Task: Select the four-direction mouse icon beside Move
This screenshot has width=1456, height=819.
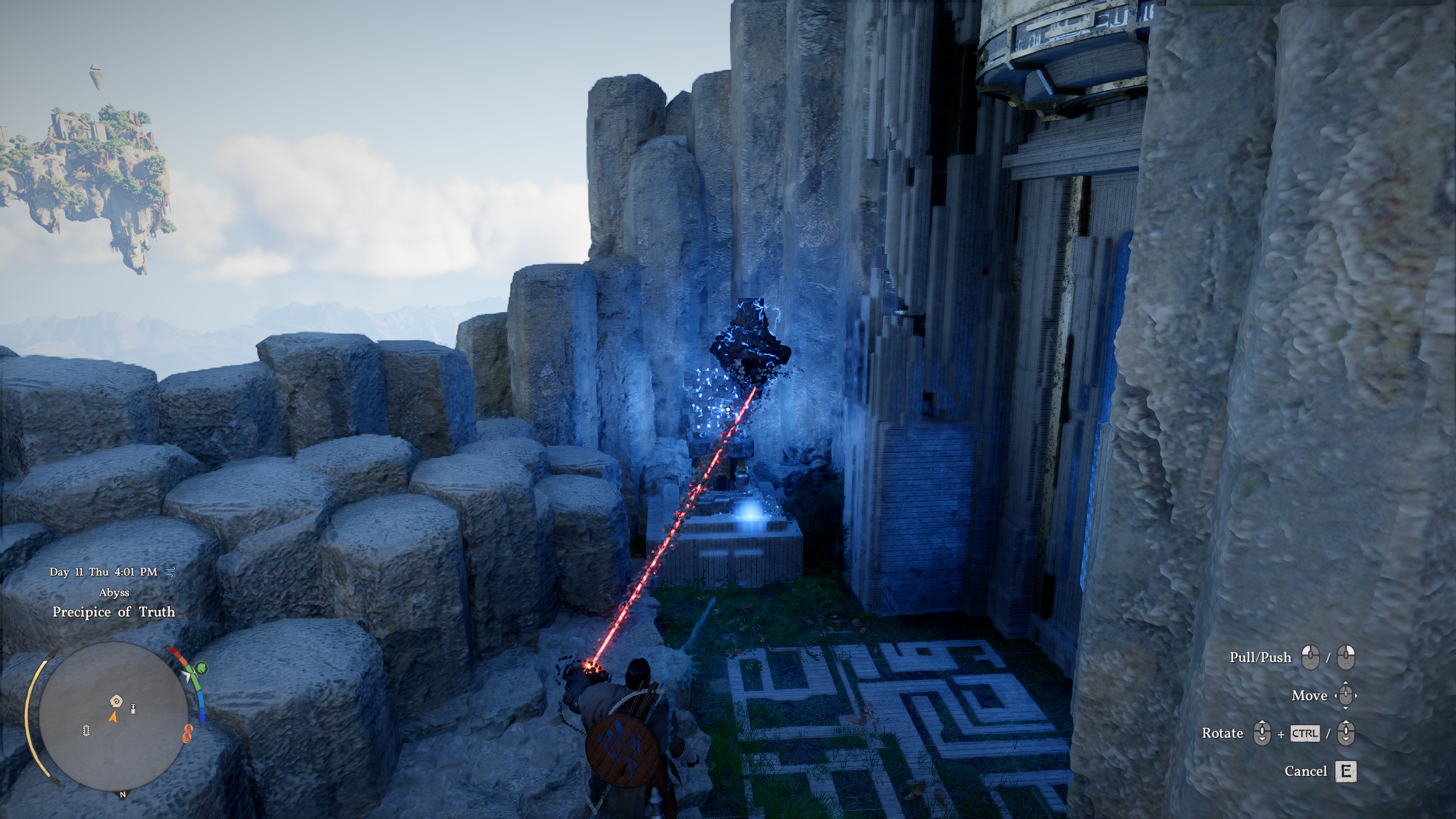Action: (x=1346, y=696)
